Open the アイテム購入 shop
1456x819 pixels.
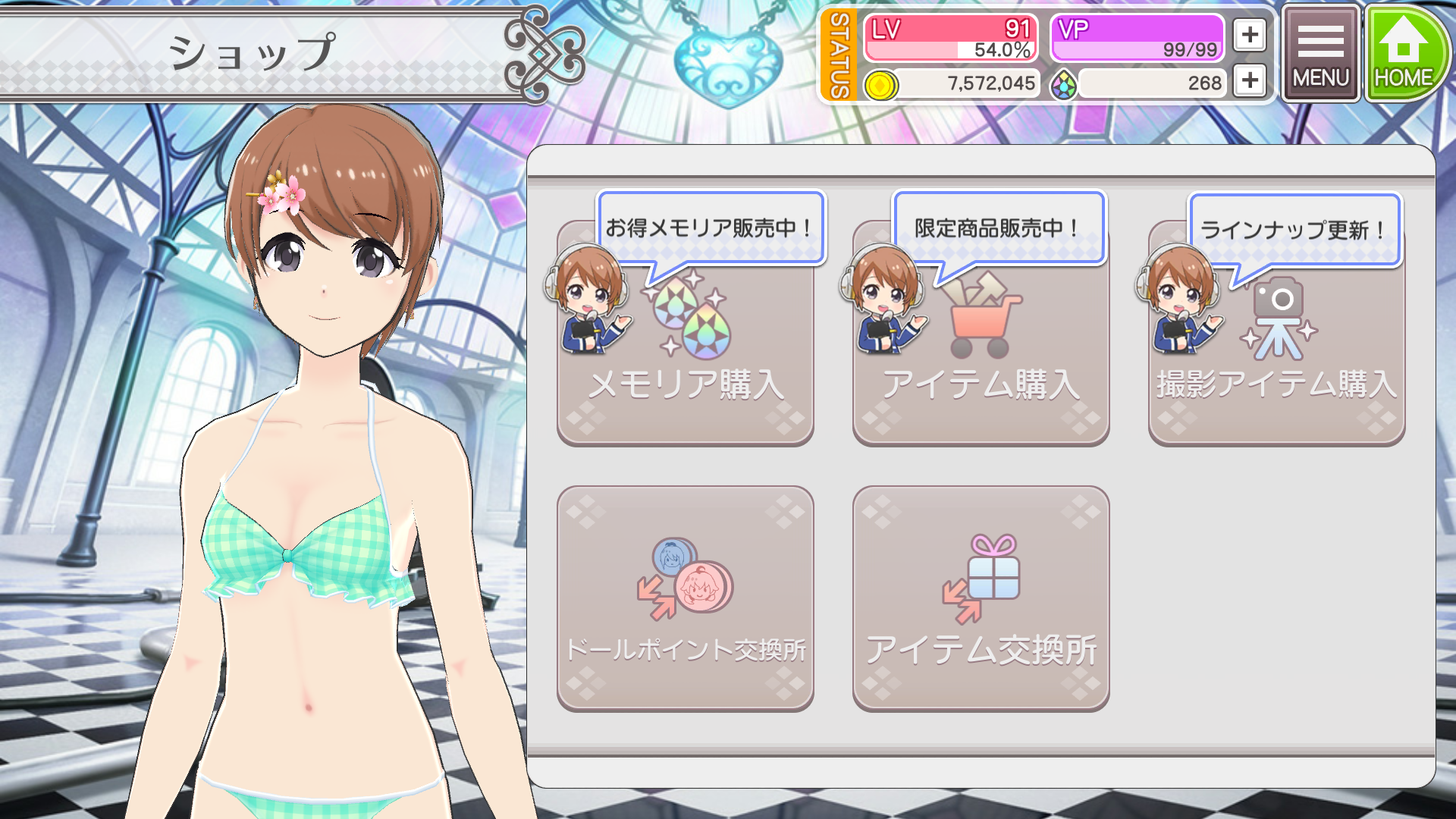(x=981, y=356)
